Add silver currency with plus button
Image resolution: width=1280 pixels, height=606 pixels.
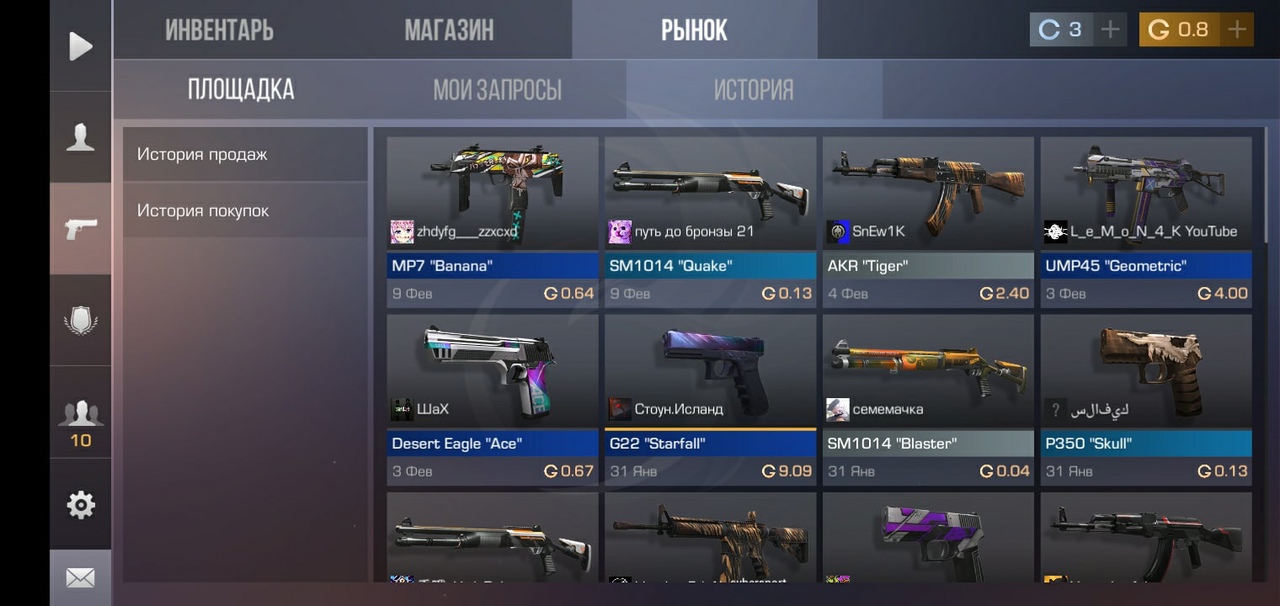click(1110, 30)
